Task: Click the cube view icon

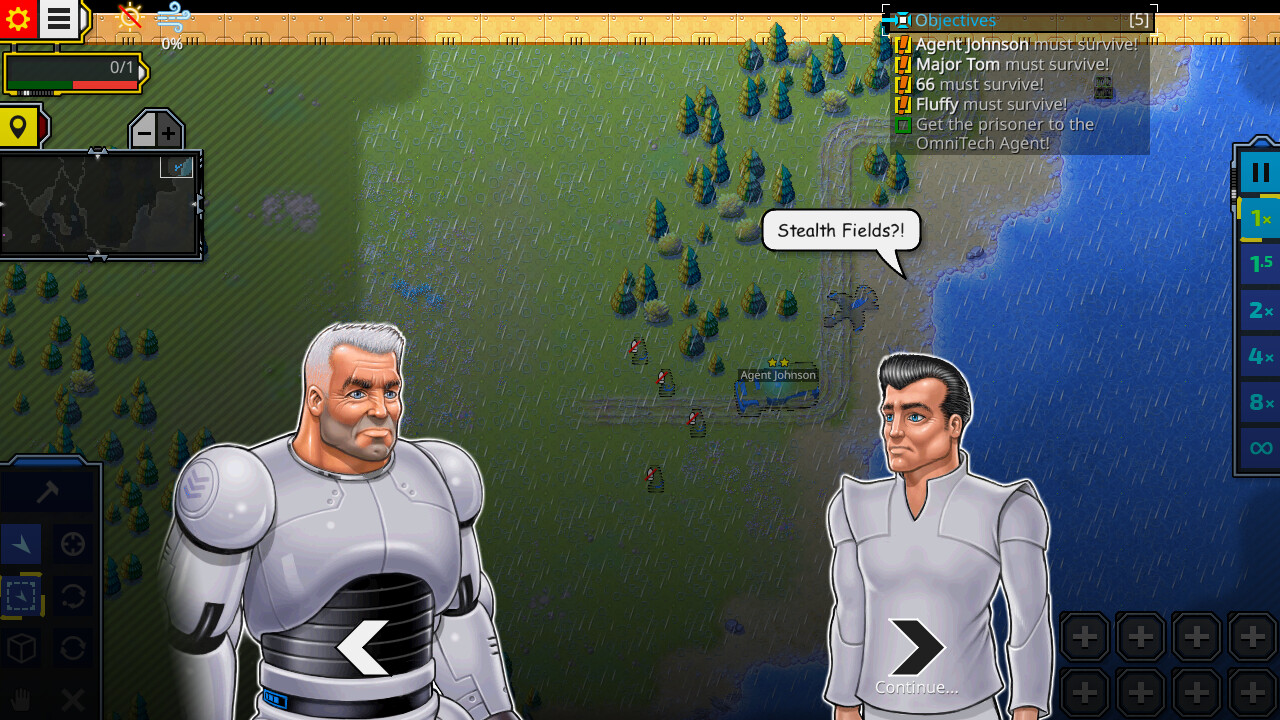Action: (x=22, y=648)
